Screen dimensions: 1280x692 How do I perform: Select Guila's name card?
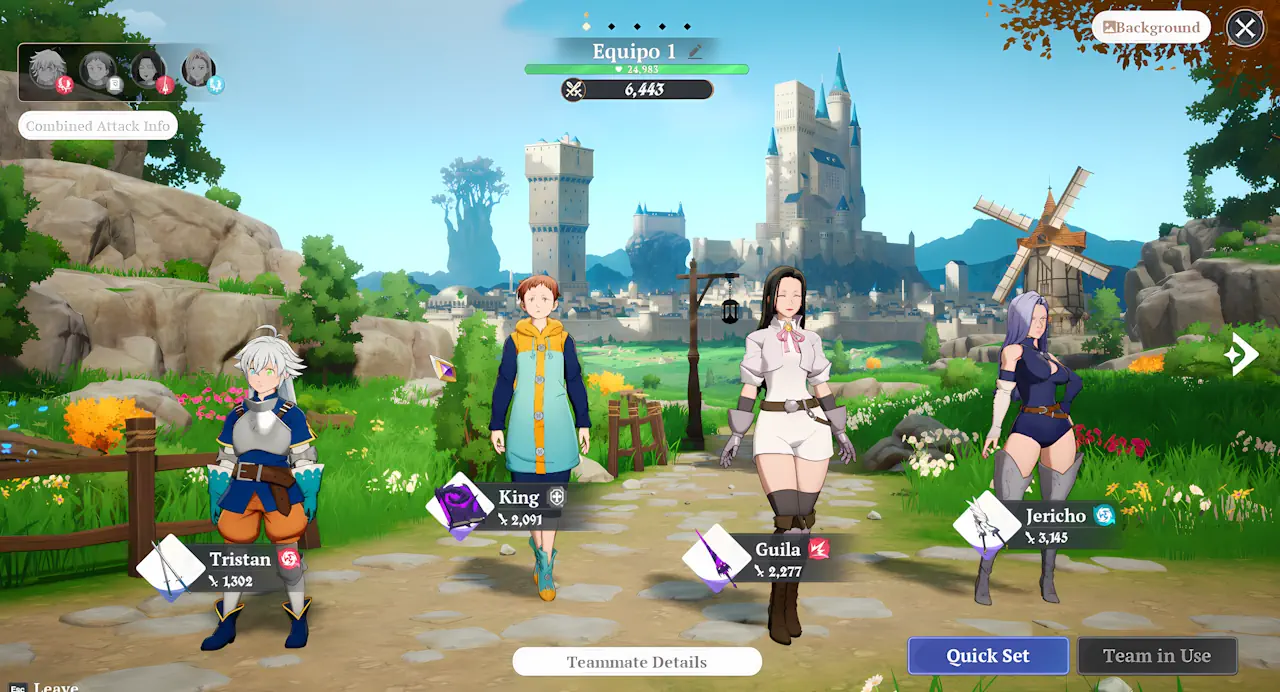(778, 558)
